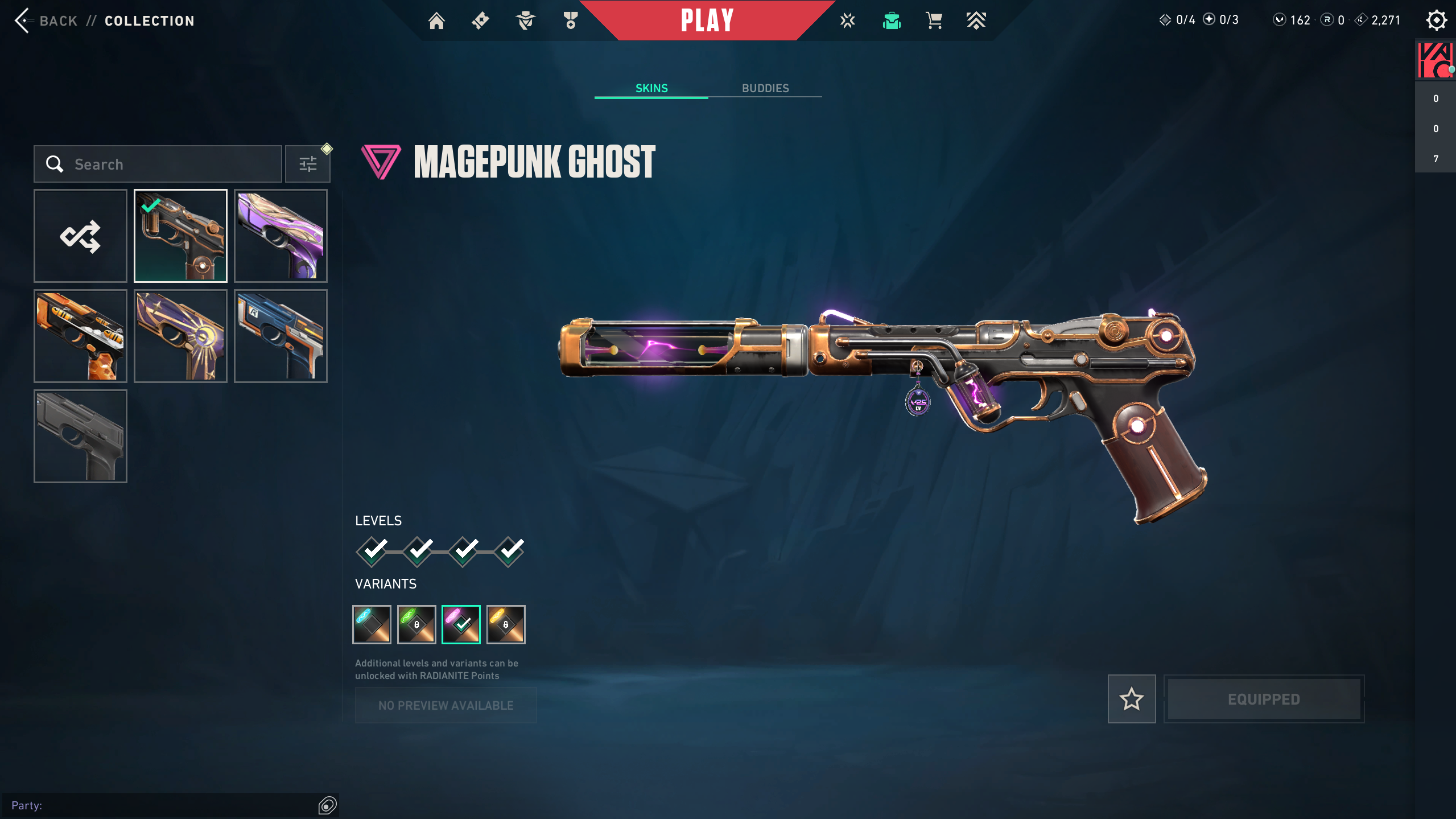The image size is (1456, 819).
Task: Favorite this skin with the star
Action: point(1131,699)
